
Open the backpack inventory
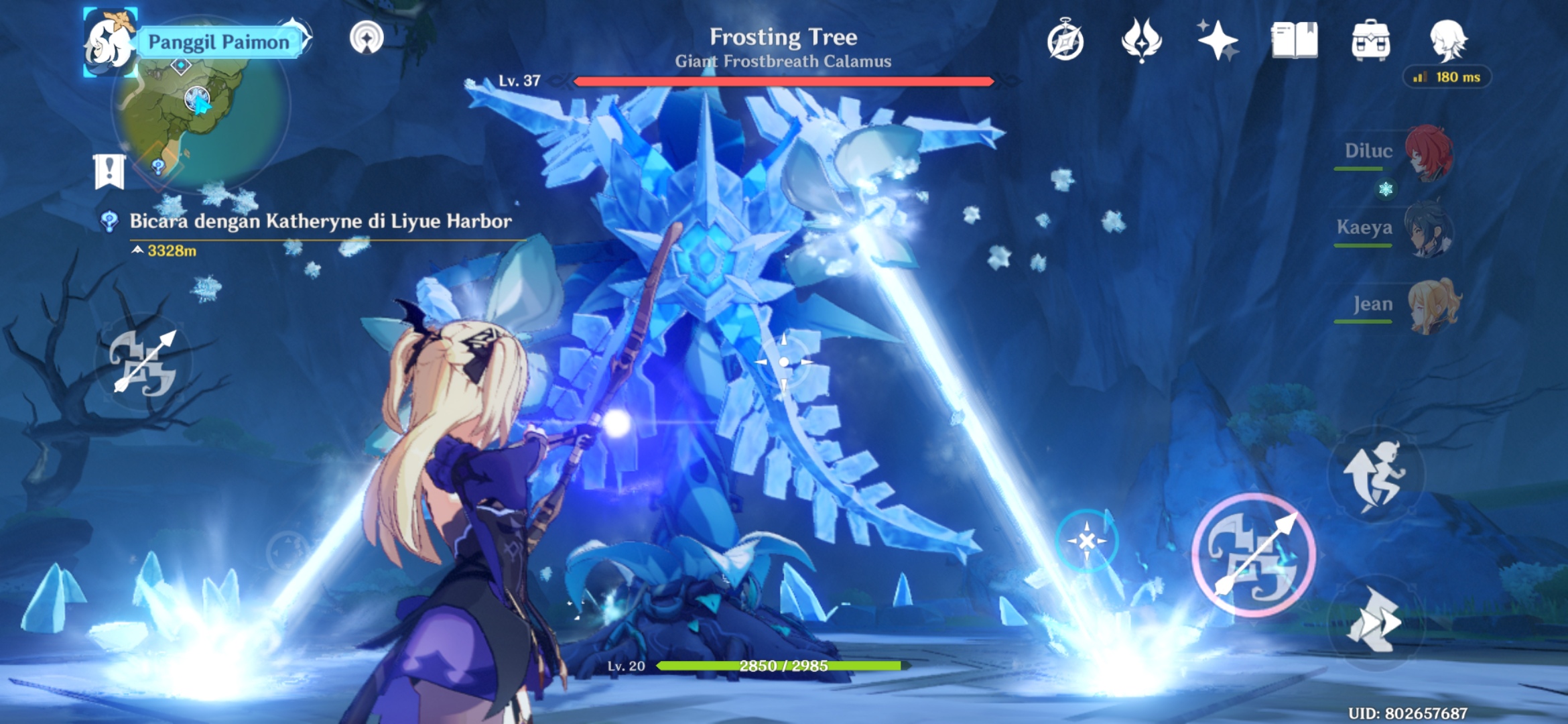[x=1370, y=40]
